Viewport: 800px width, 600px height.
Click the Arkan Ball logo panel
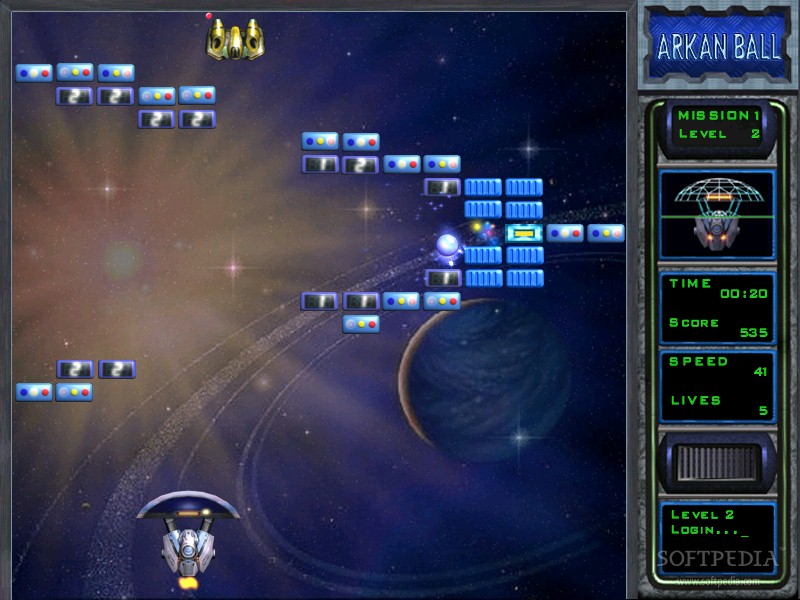[718, 47]
